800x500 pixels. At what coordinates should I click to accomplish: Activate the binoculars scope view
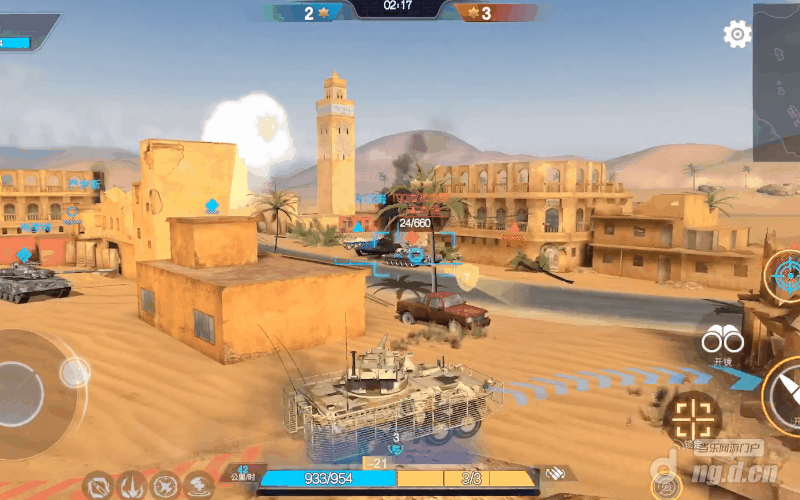pos(722,341)
